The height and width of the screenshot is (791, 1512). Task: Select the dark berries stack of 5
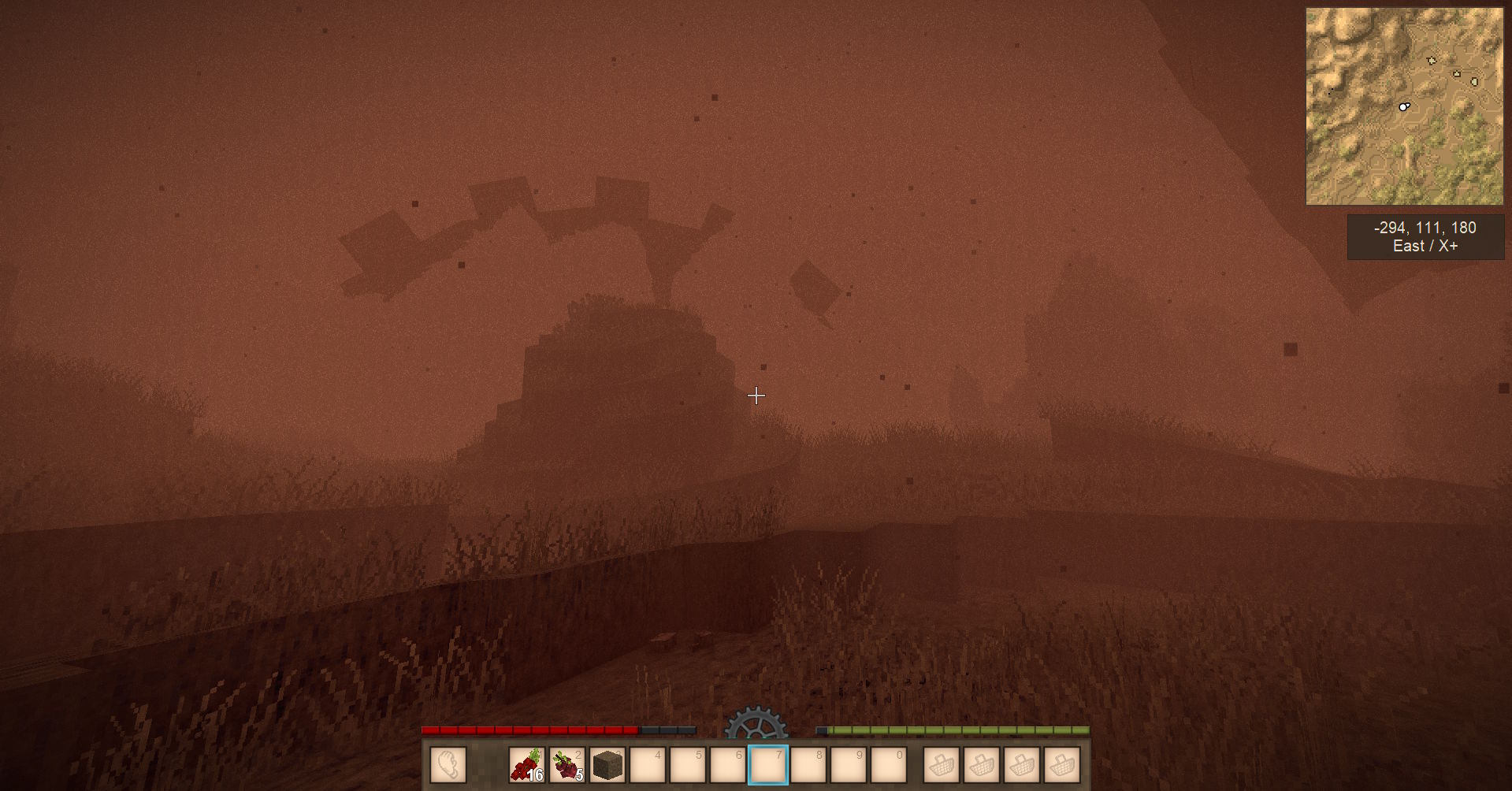567,765
